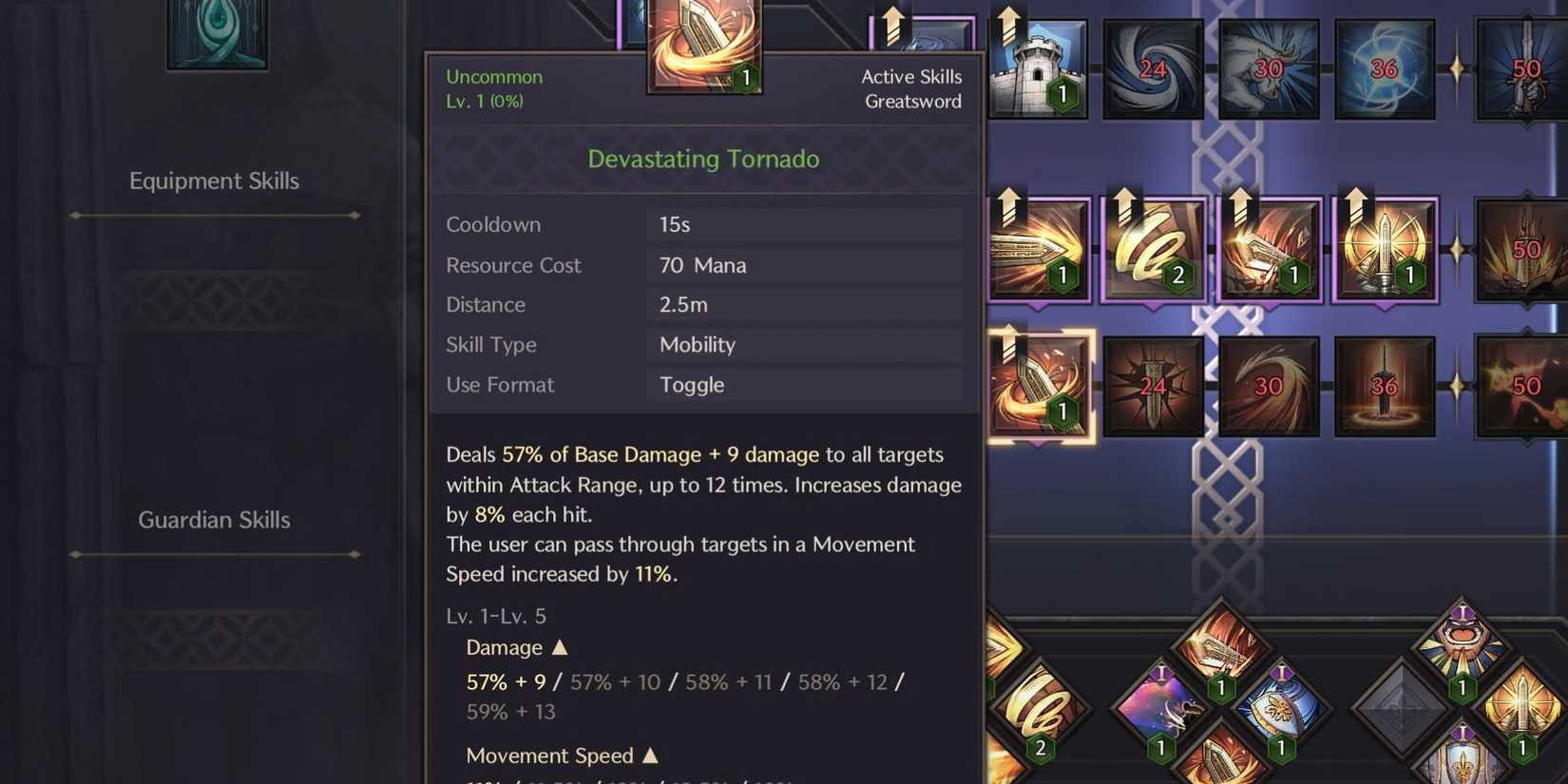
Task: View the cracked sword level 24 skill
Action: 1153,385
